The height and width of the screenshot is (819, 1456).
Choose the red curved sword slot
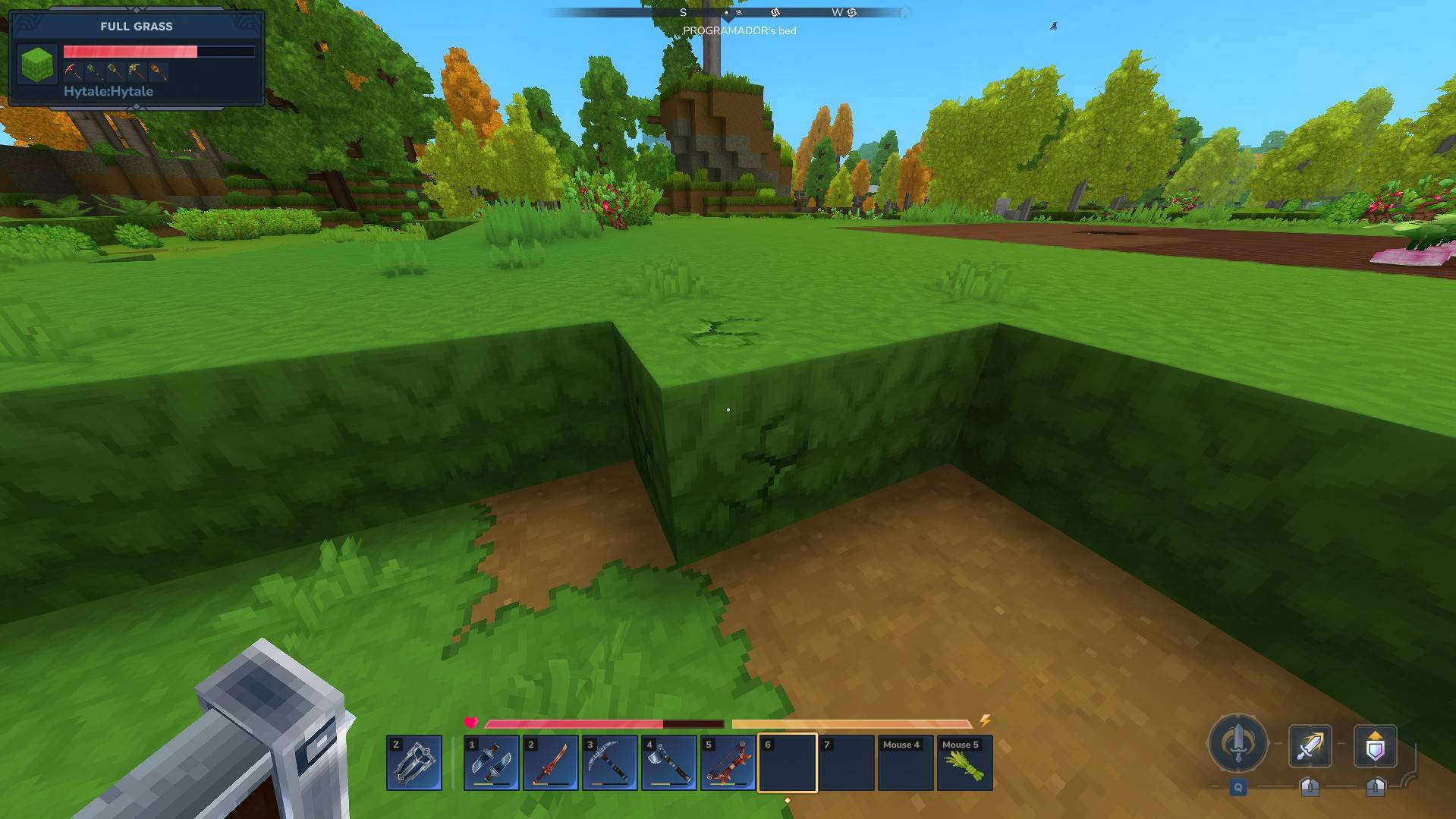(x=551, y=763)
